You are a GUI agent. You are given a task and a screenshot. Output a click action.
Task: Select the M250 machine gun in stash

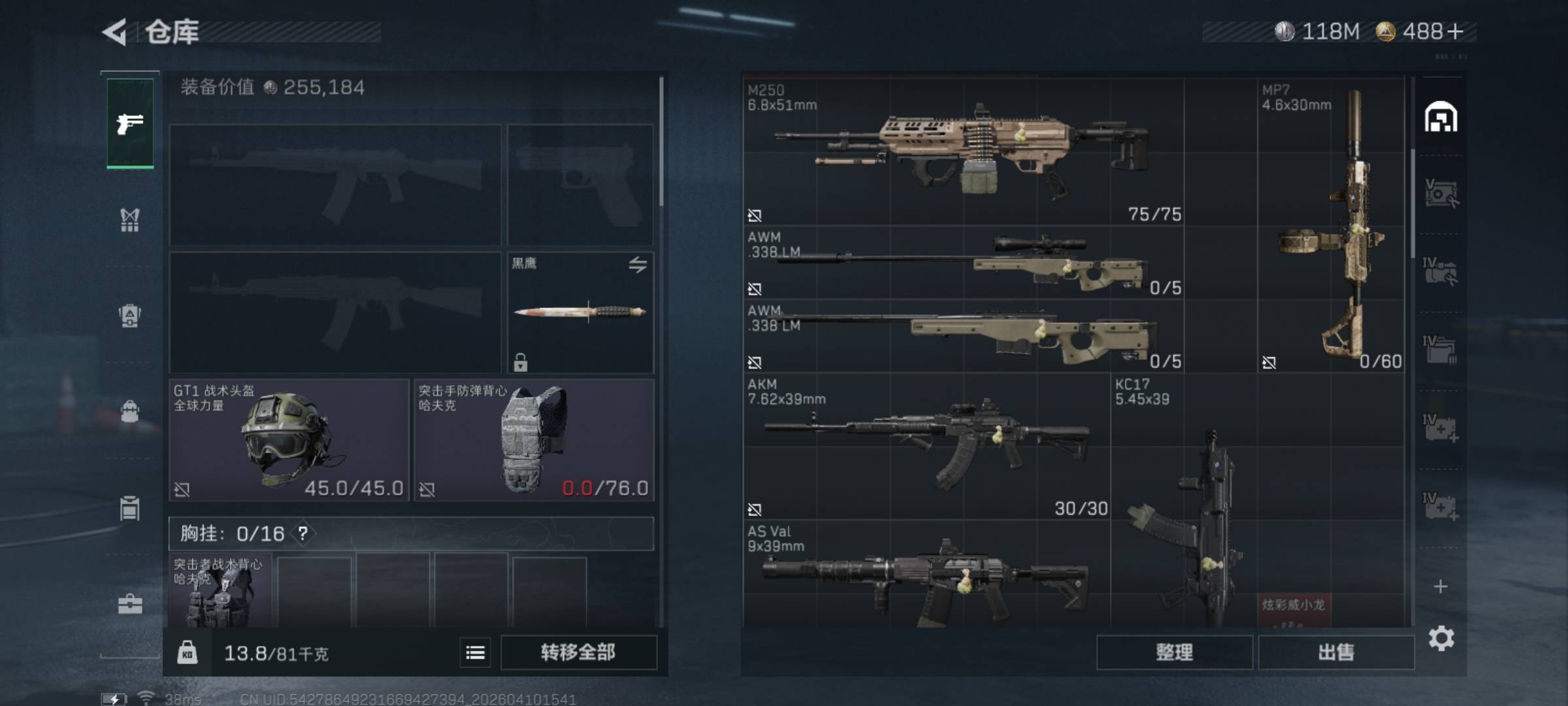963,152
